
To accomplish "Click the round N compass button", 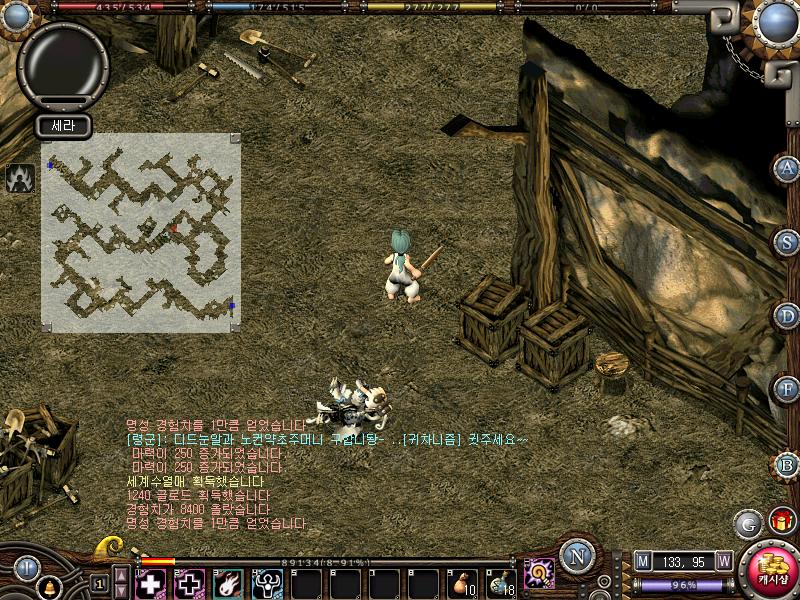I will 576,555.
